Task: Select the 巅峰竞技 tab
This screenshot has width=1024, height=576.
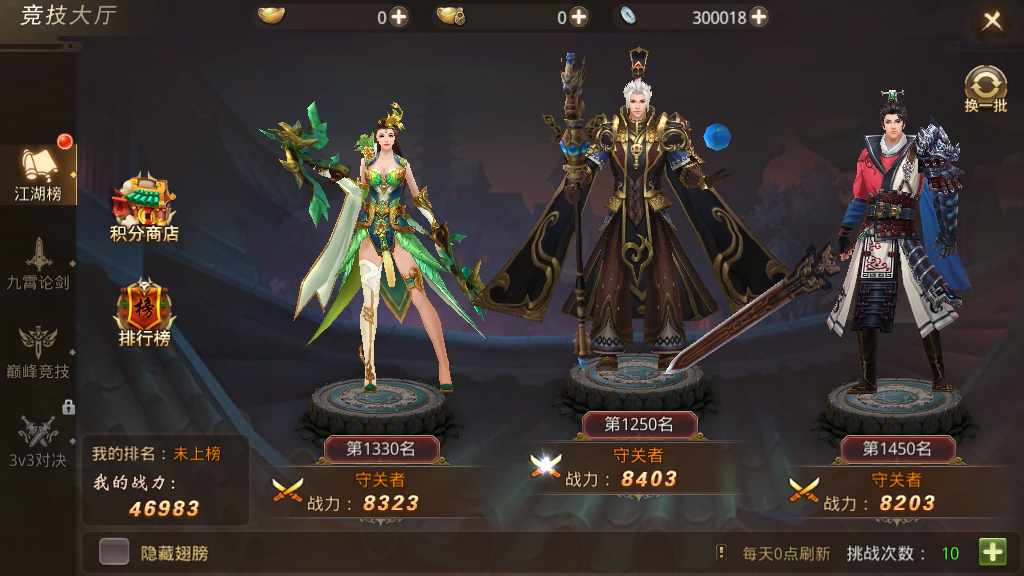Action: click(38, 352)
